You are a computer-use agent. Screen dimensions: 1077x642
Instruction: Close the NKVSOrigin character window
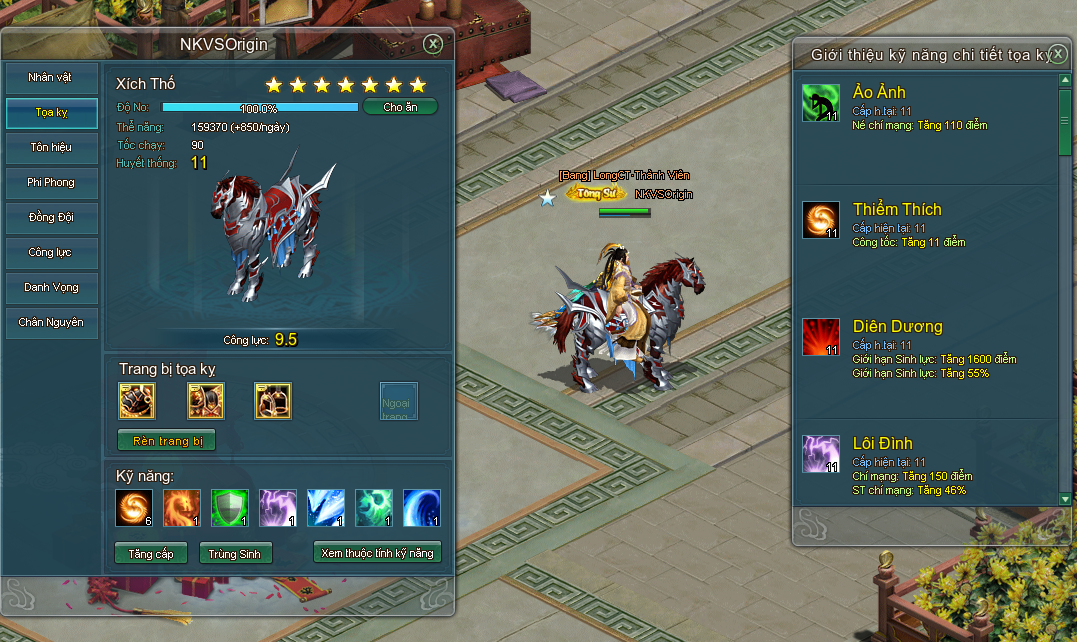pos(432,44)
